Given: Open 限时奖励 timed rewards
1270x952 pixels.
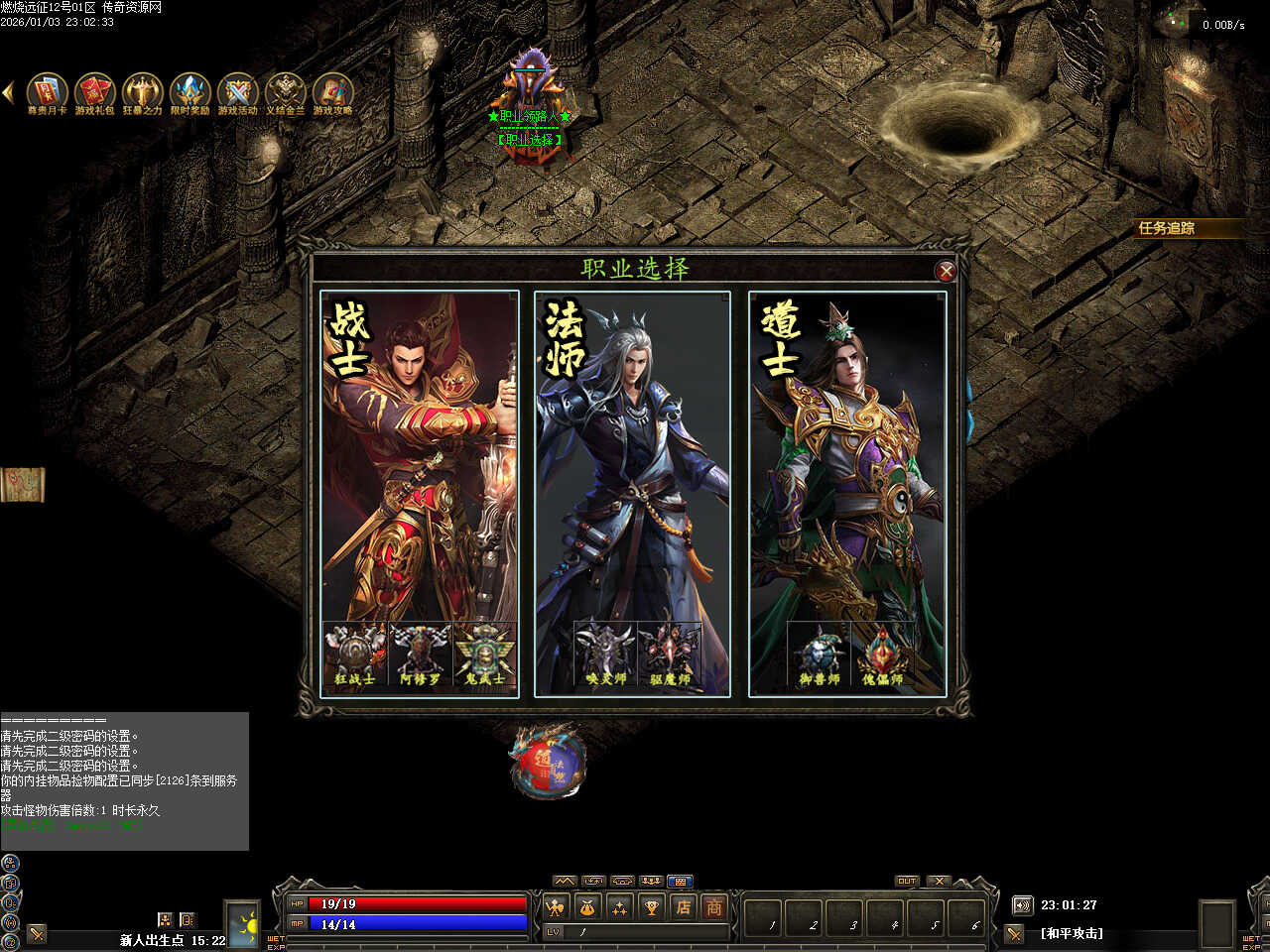Looking at the screenshot, I should (190, 92).
